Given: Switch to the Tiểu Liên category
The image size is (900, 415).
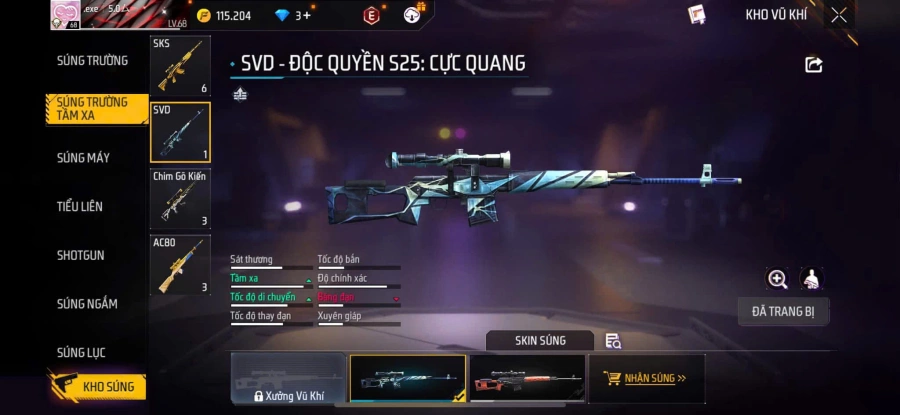Looking at the screenshot, I should [80, 206].
